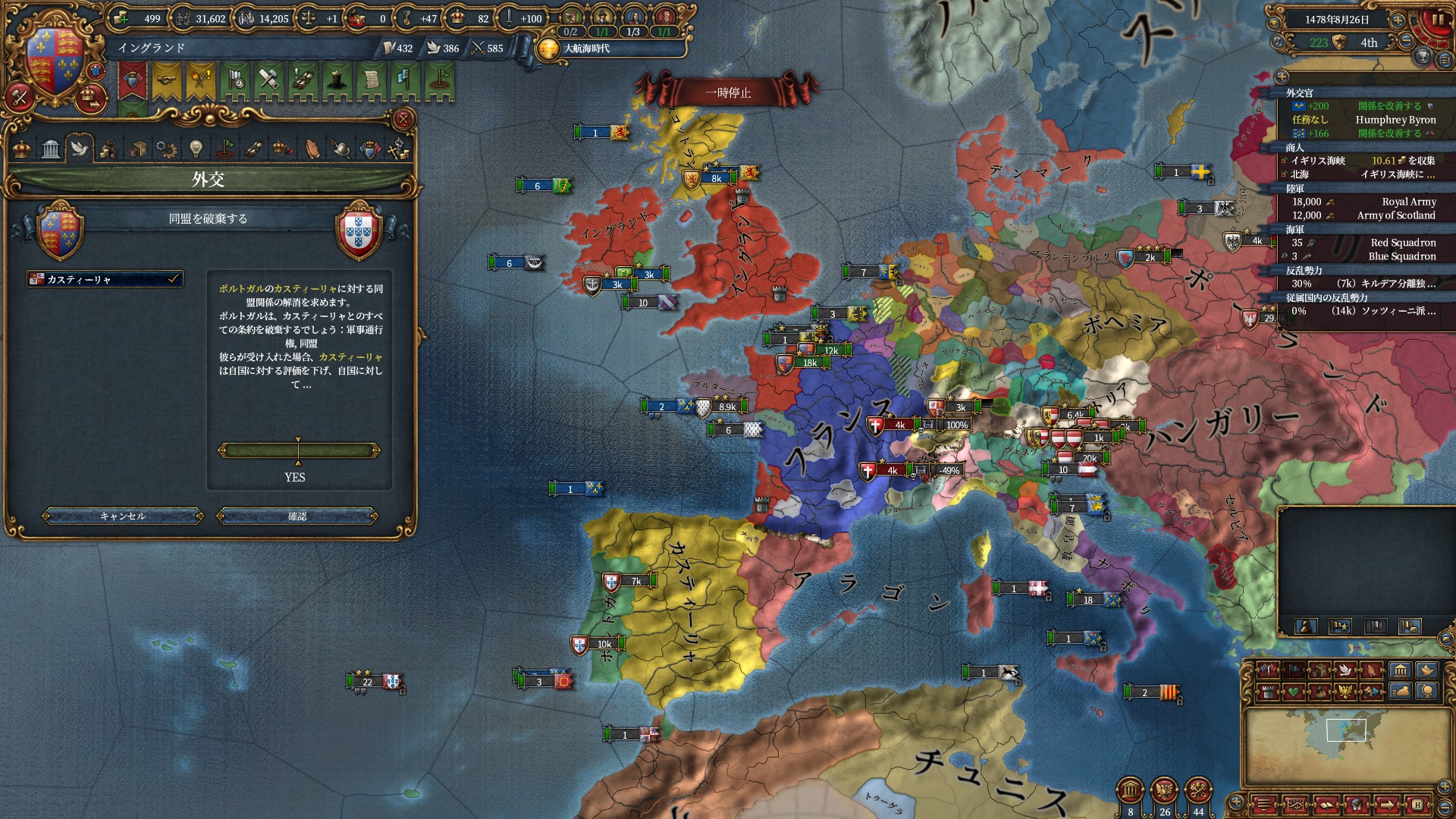Switch to the crown Court tab
1456x819 pixels.
[x=22, y=149]
